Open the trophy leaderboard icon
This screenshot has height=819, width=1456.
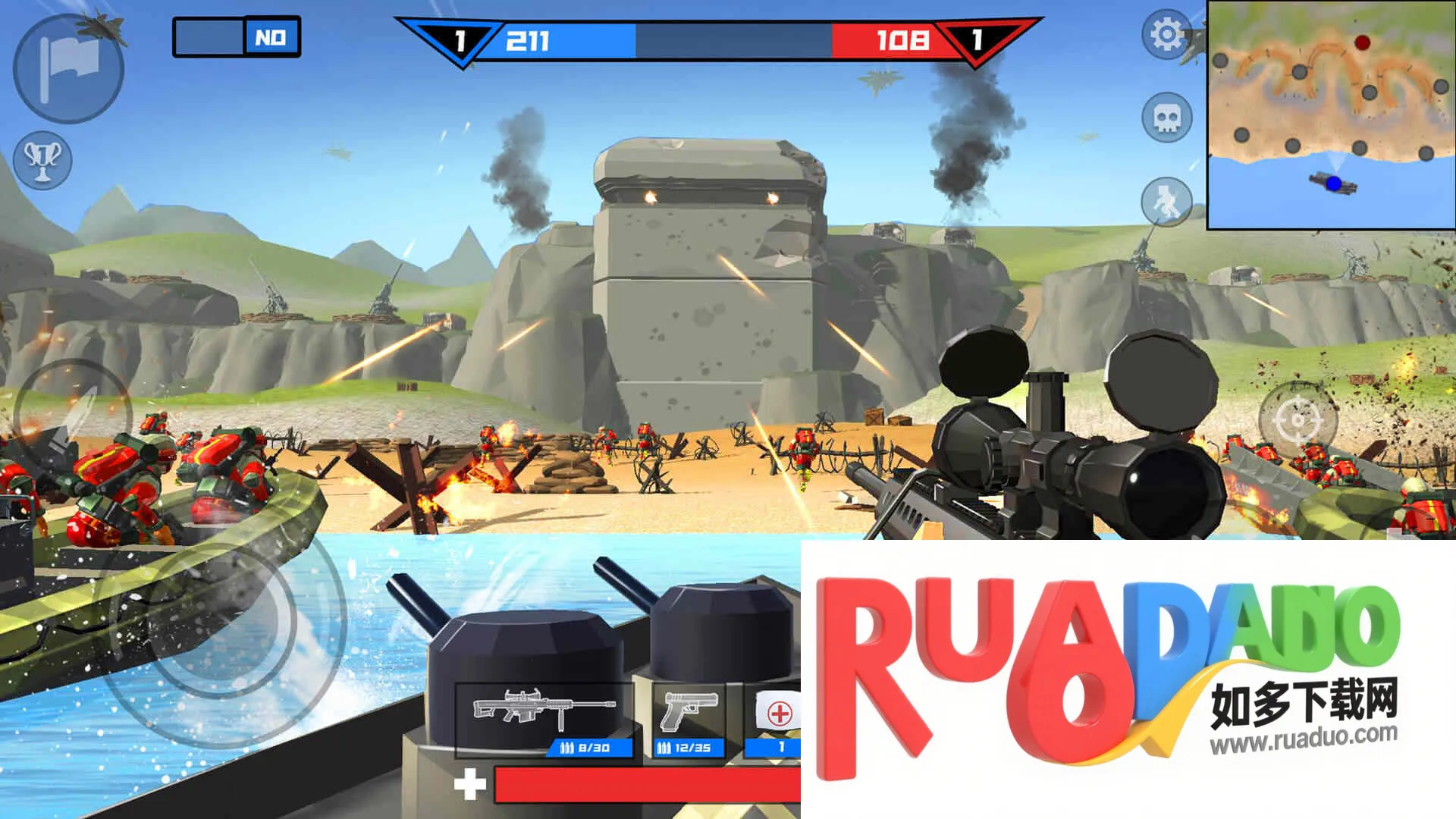click(x=42, y=160)
